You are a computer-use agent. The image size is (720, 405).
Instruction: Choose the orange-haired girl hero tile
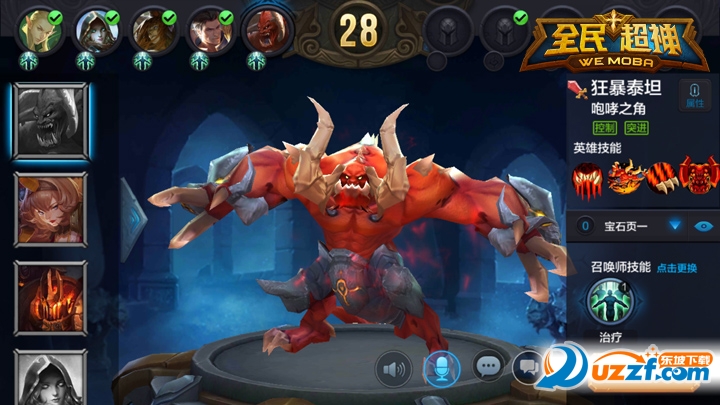[50, 209]
